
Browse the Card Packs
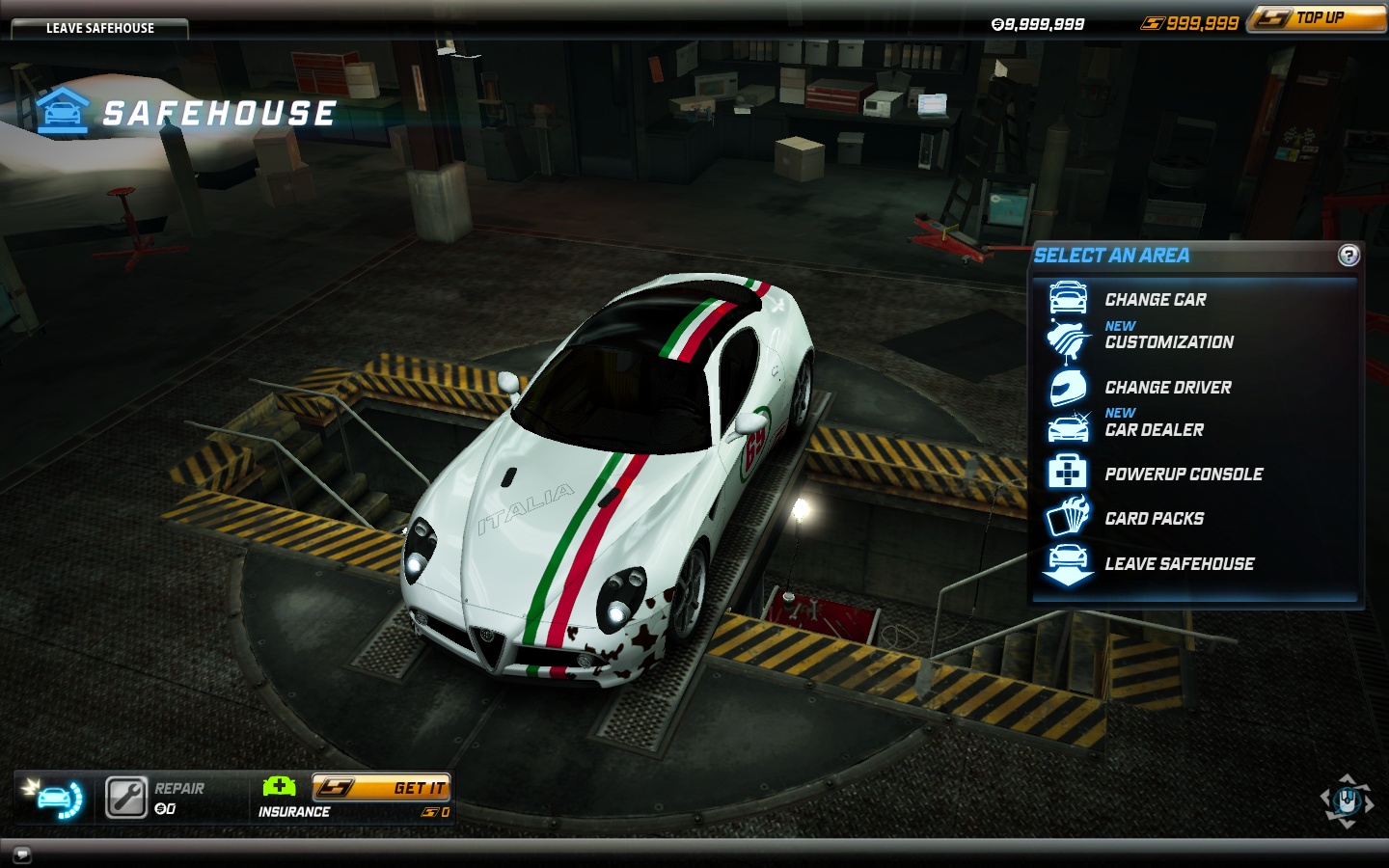pyautogui.click(x=1154, y=519)
